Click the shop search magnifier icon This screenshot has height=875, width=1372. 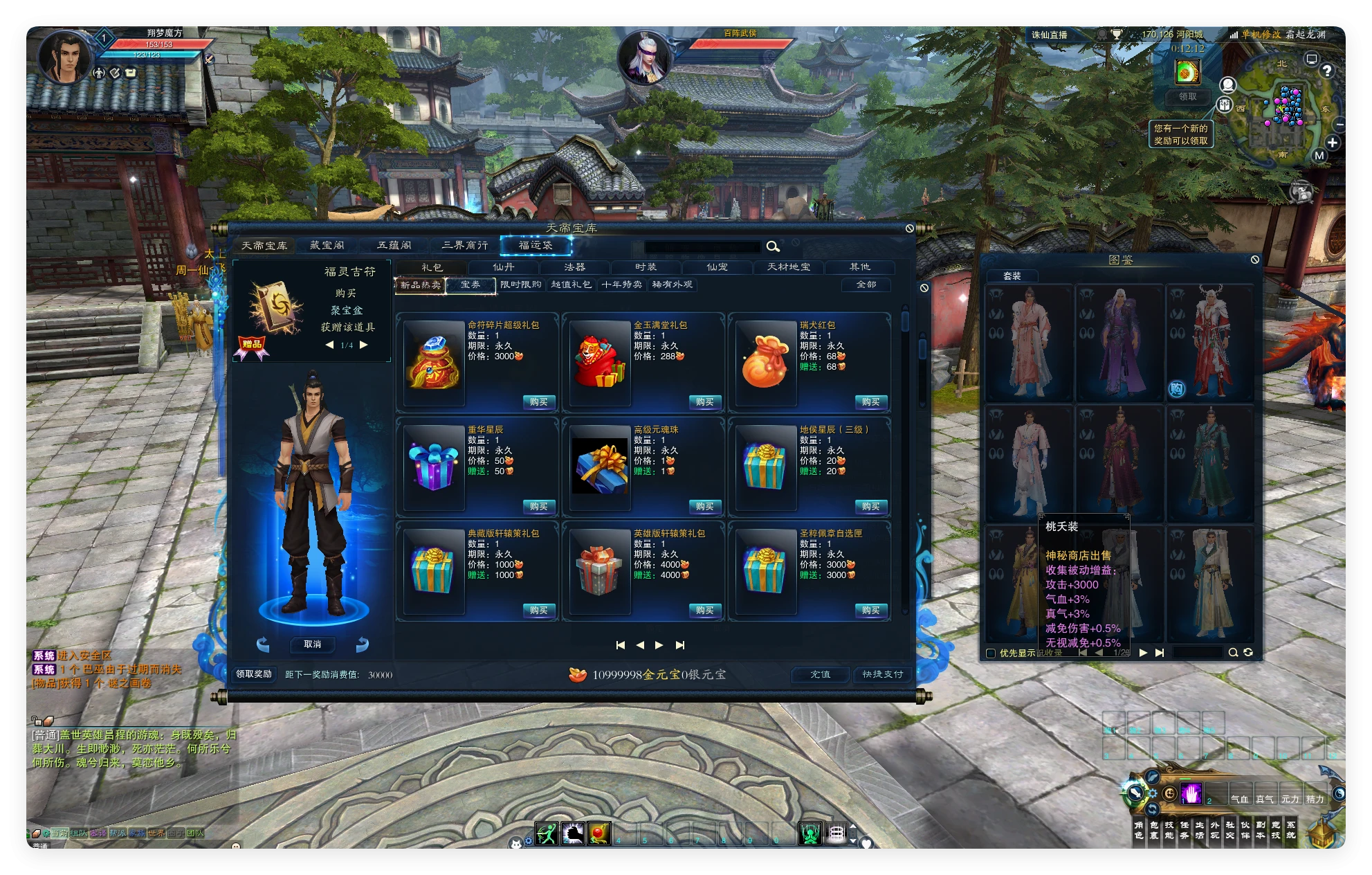pyautogui.click(x=773, y=246)
